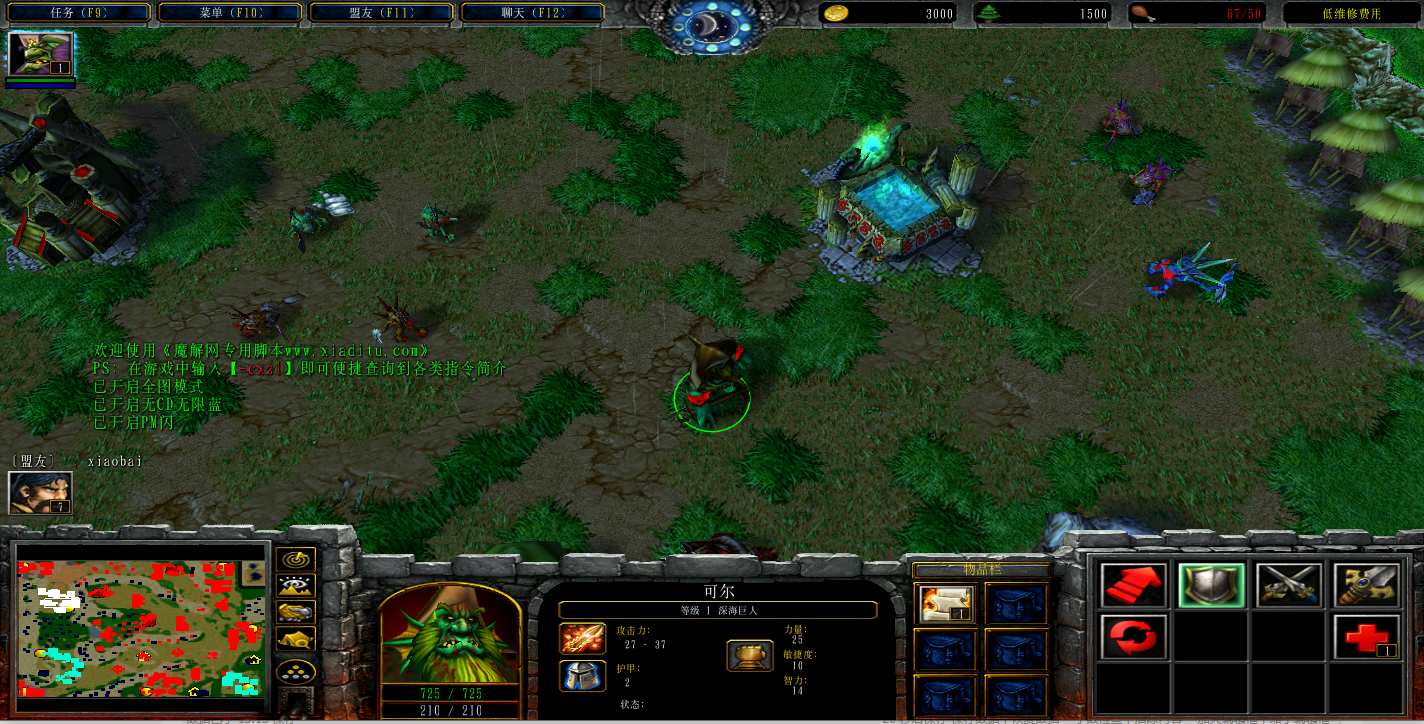This screenshot has height=724, width=1424.
Task: Click the minimap signal ping button
Action: click(297, 560)
